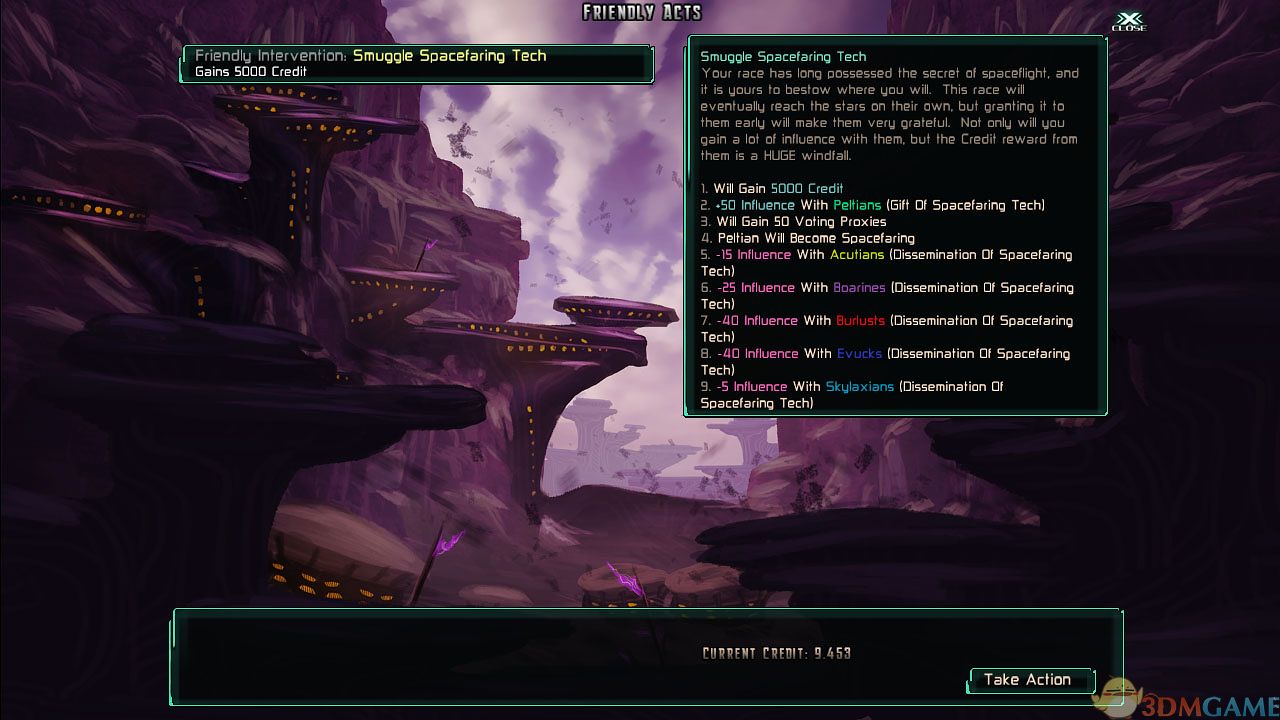The height and width of the screenshot is (720, 1280).
Task: Select the Smuggle Spacefaring Tech intervention
Action: coord(416,63)
